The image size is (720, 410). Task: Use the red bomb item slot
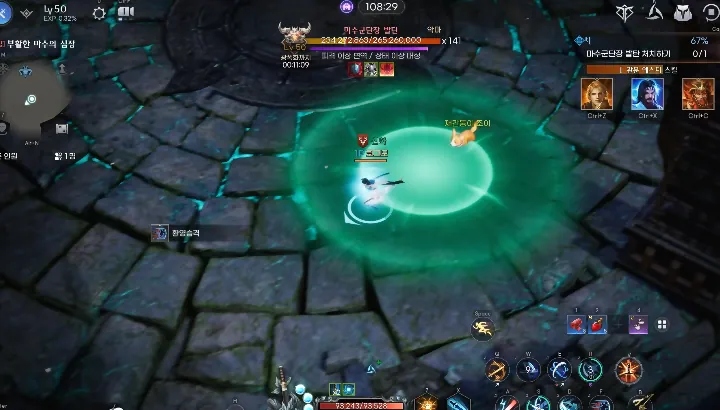coord(598,324)
